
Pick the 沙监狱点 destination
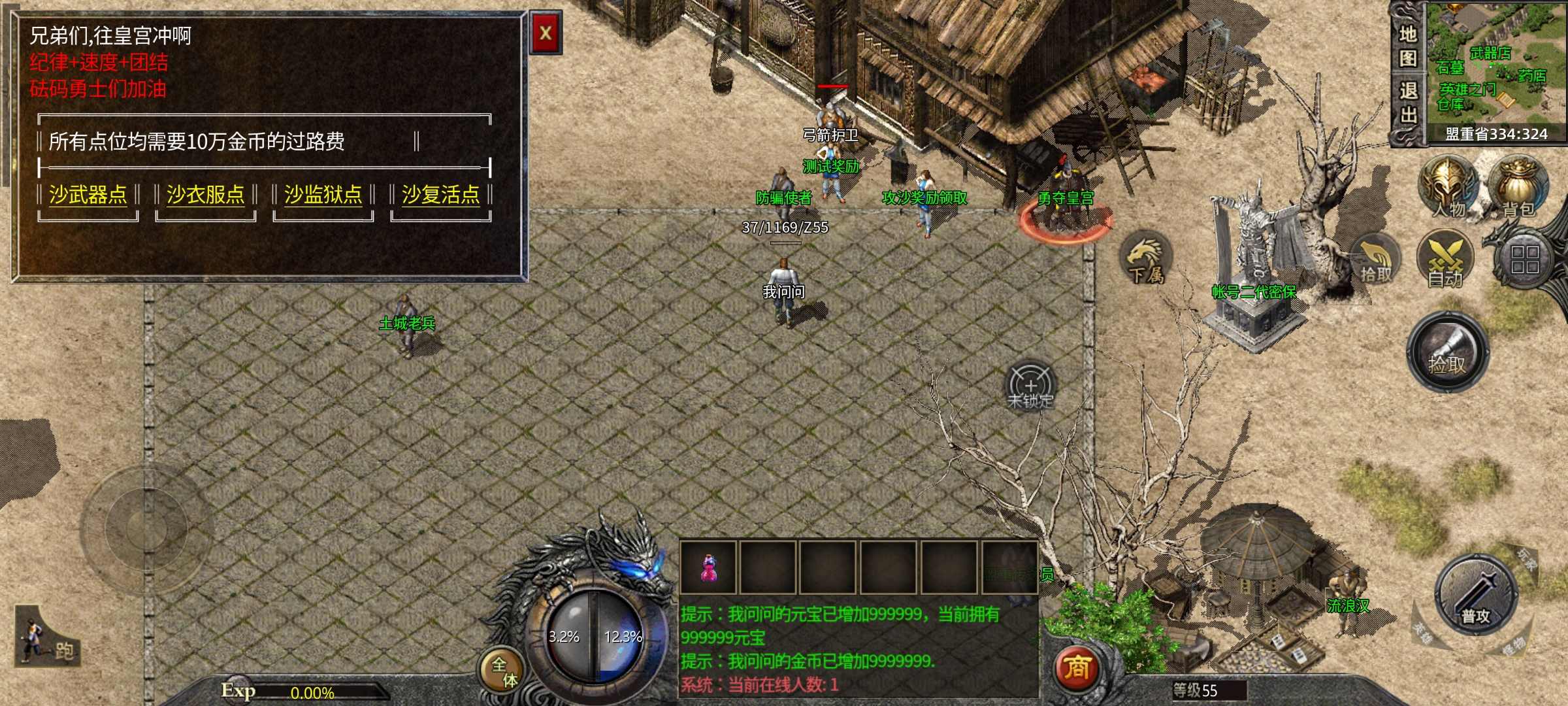pyautogui.click(x=323, y=195)
